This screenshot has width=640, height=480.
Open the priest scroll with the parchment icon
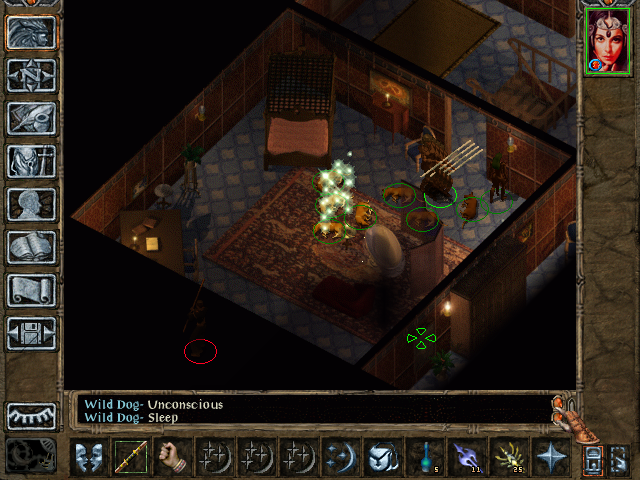32,290
